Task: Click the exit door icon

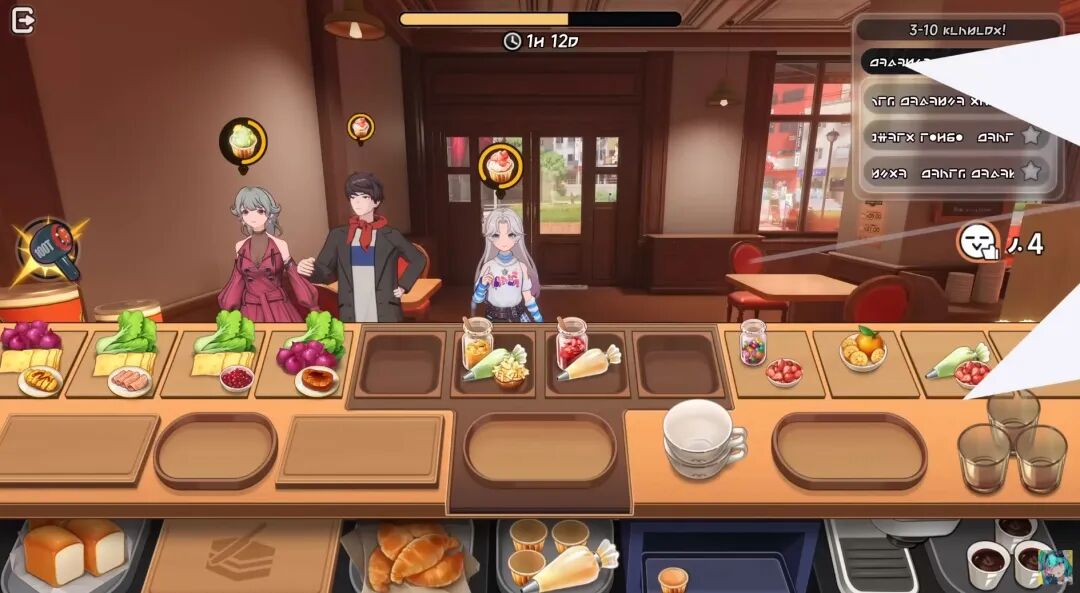Action: (23, 20)
